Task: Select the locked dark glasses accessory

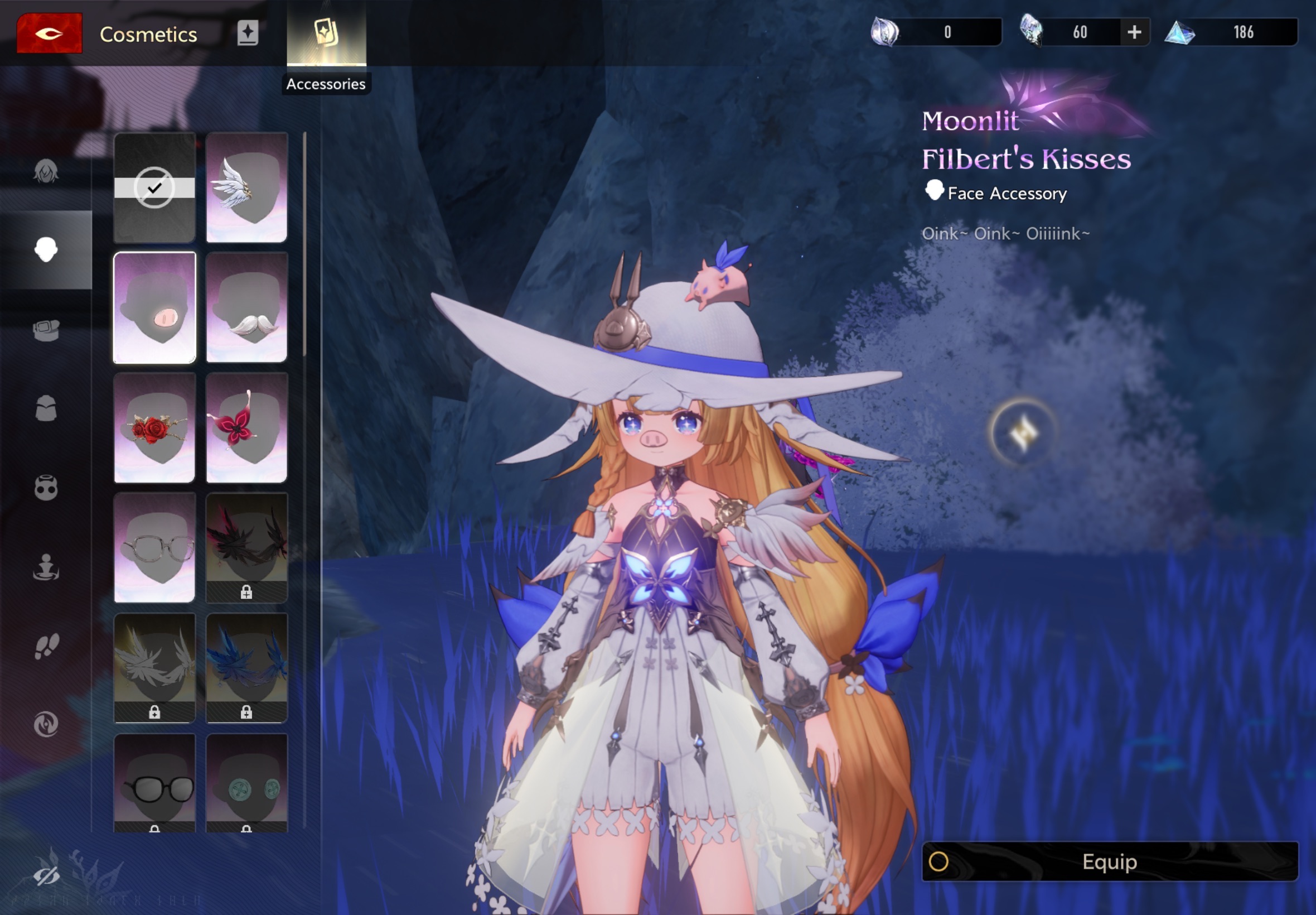Action: click(x=154, y=783)
